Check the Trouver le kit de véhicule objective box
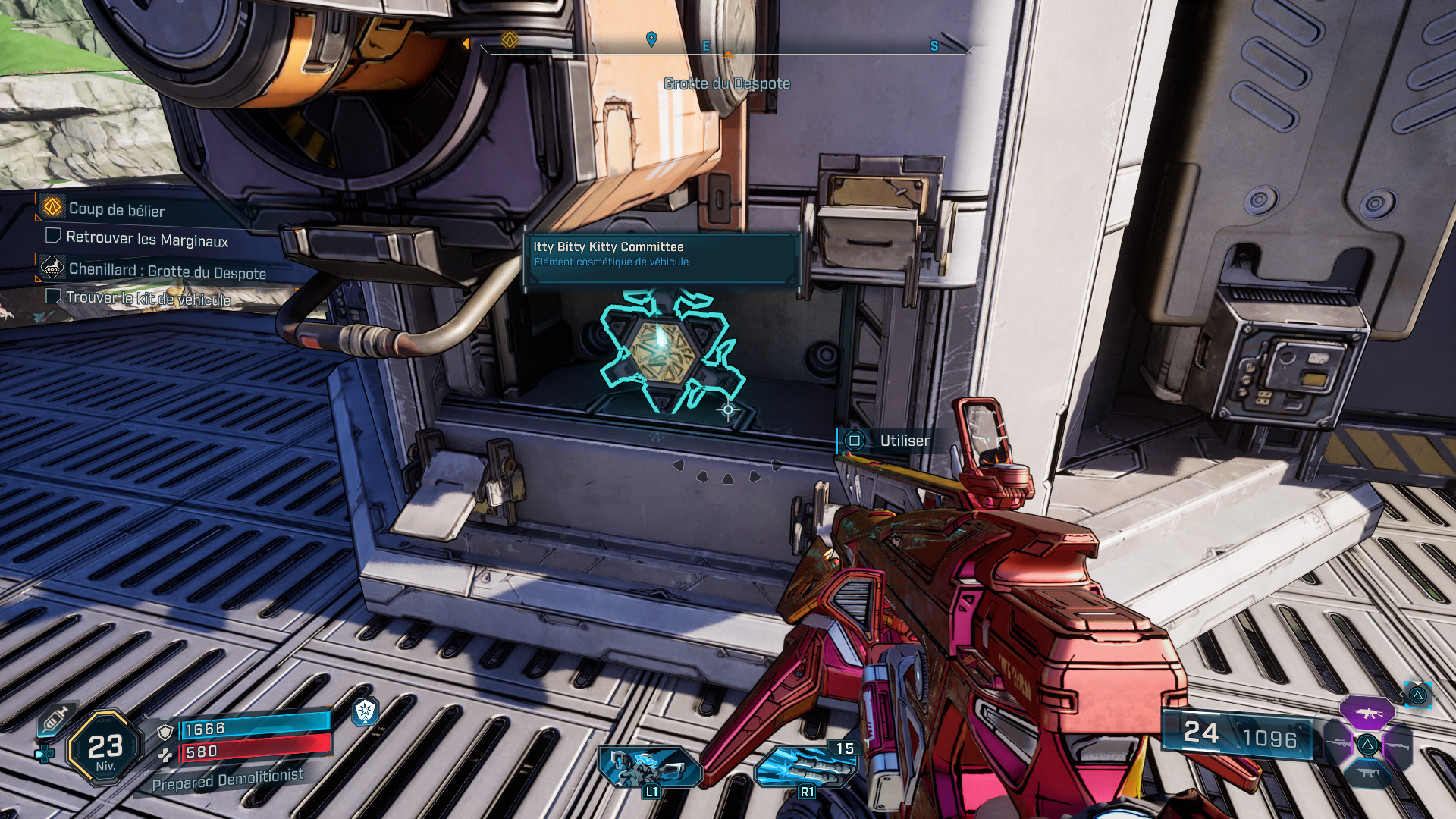The width and height of the screenshot is (1456, 819). point(52,296)
